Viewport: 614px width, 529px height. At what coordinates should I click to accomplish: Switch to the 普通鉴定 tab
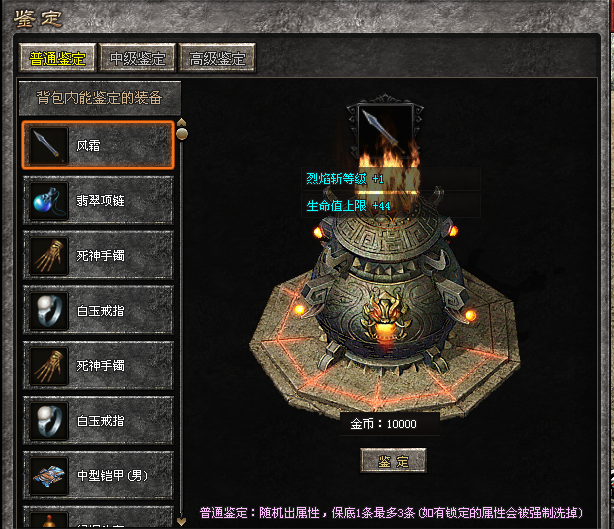(58, 58)
